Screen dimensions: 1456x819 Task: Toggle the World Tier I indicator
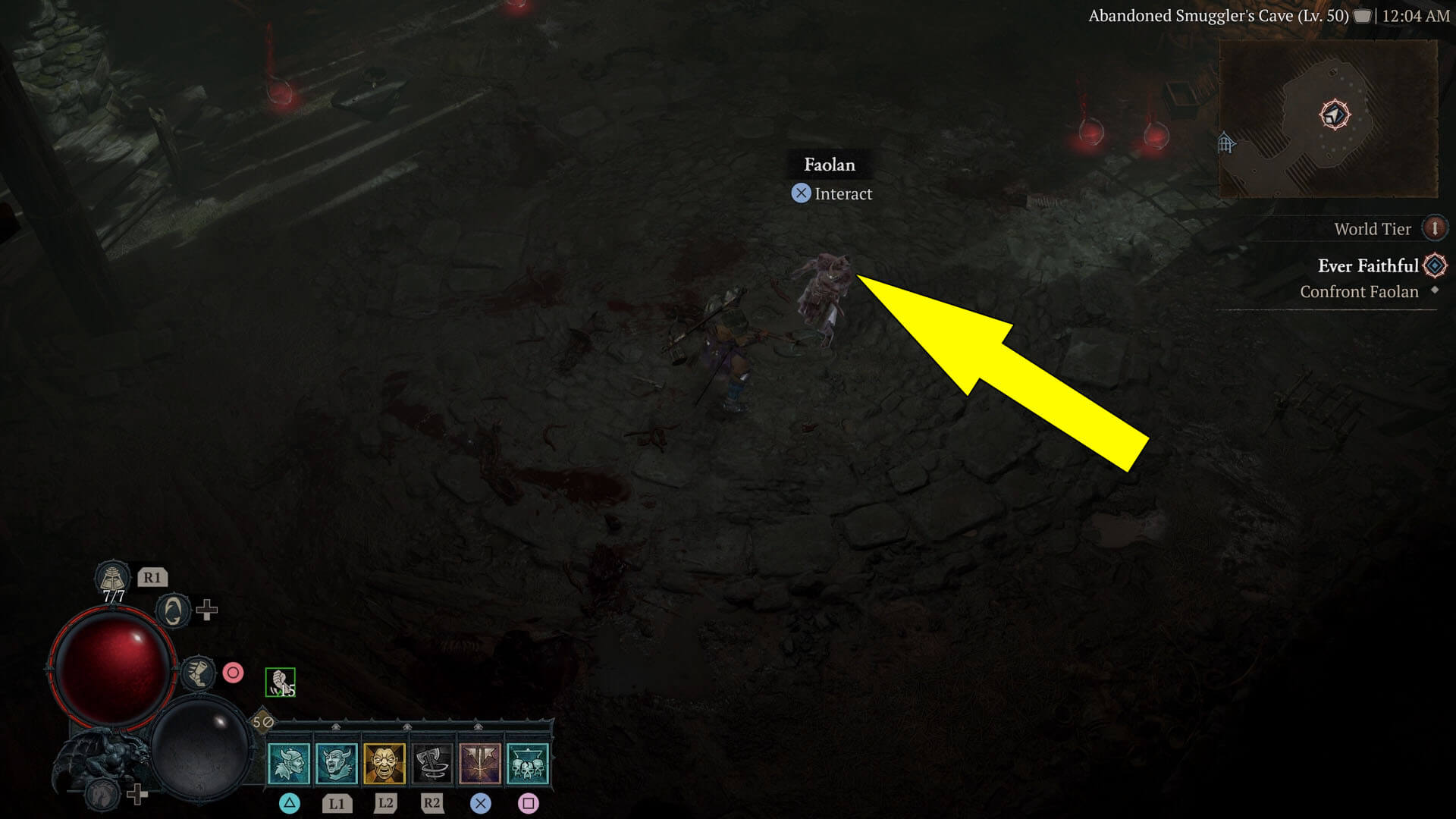pos(1435,227)
